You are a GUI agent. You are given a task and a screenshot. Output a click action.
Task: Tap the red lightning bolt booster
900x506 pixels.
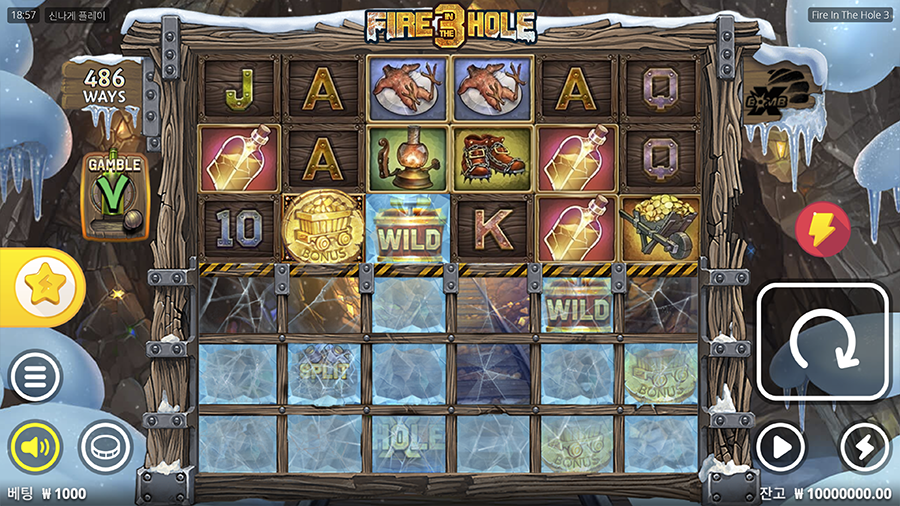tap(822, 229)
